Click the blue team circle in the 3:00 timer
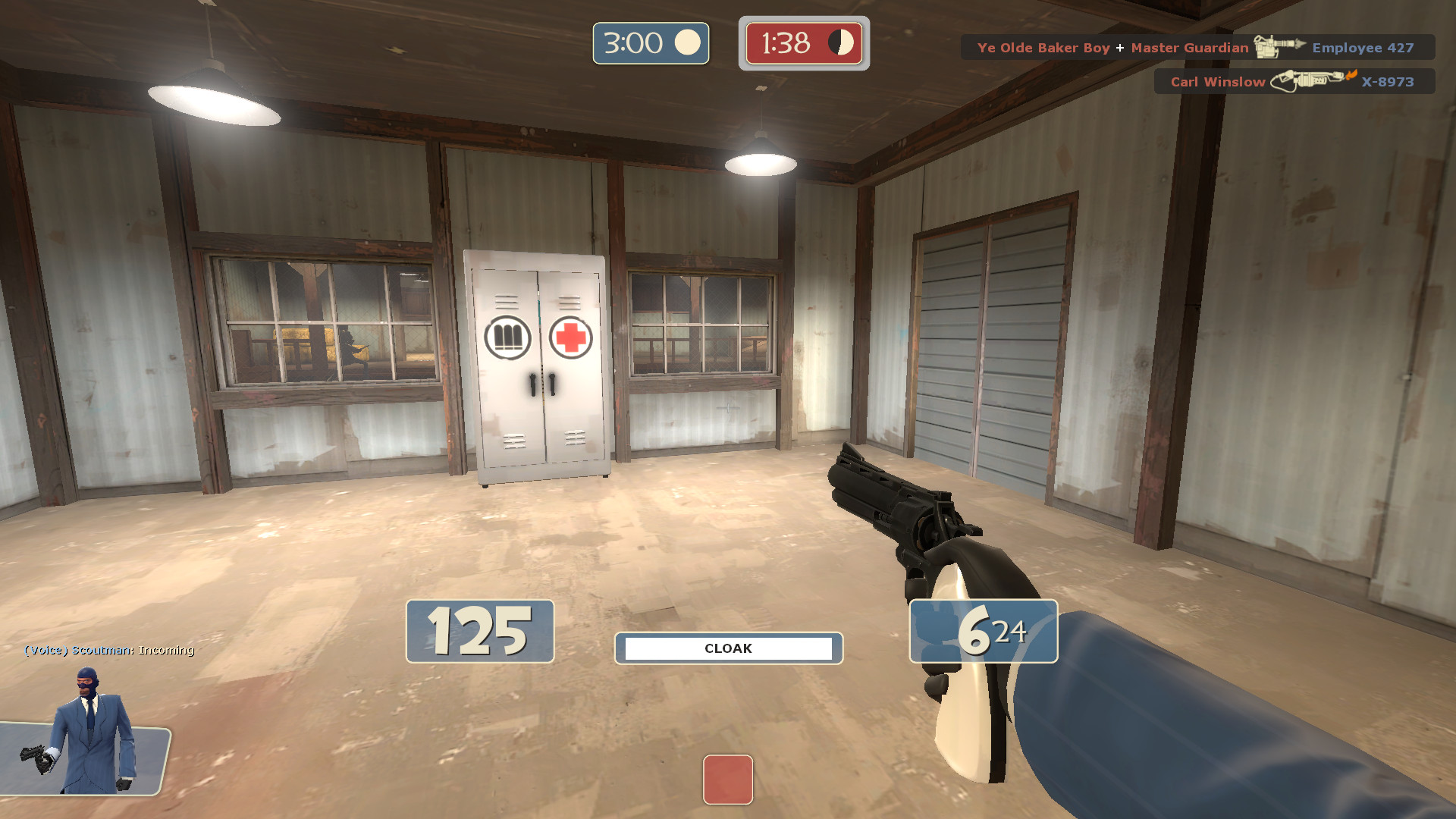 pyautogui.click(x=687, y=44)
